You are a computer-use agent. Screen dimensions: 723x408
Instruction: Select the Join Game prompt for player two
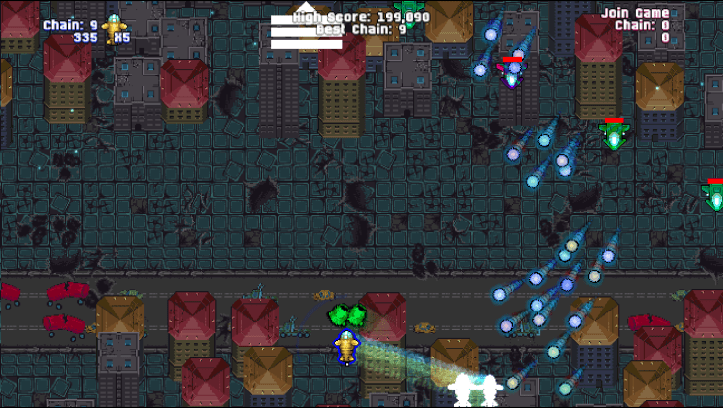[635, 13]
